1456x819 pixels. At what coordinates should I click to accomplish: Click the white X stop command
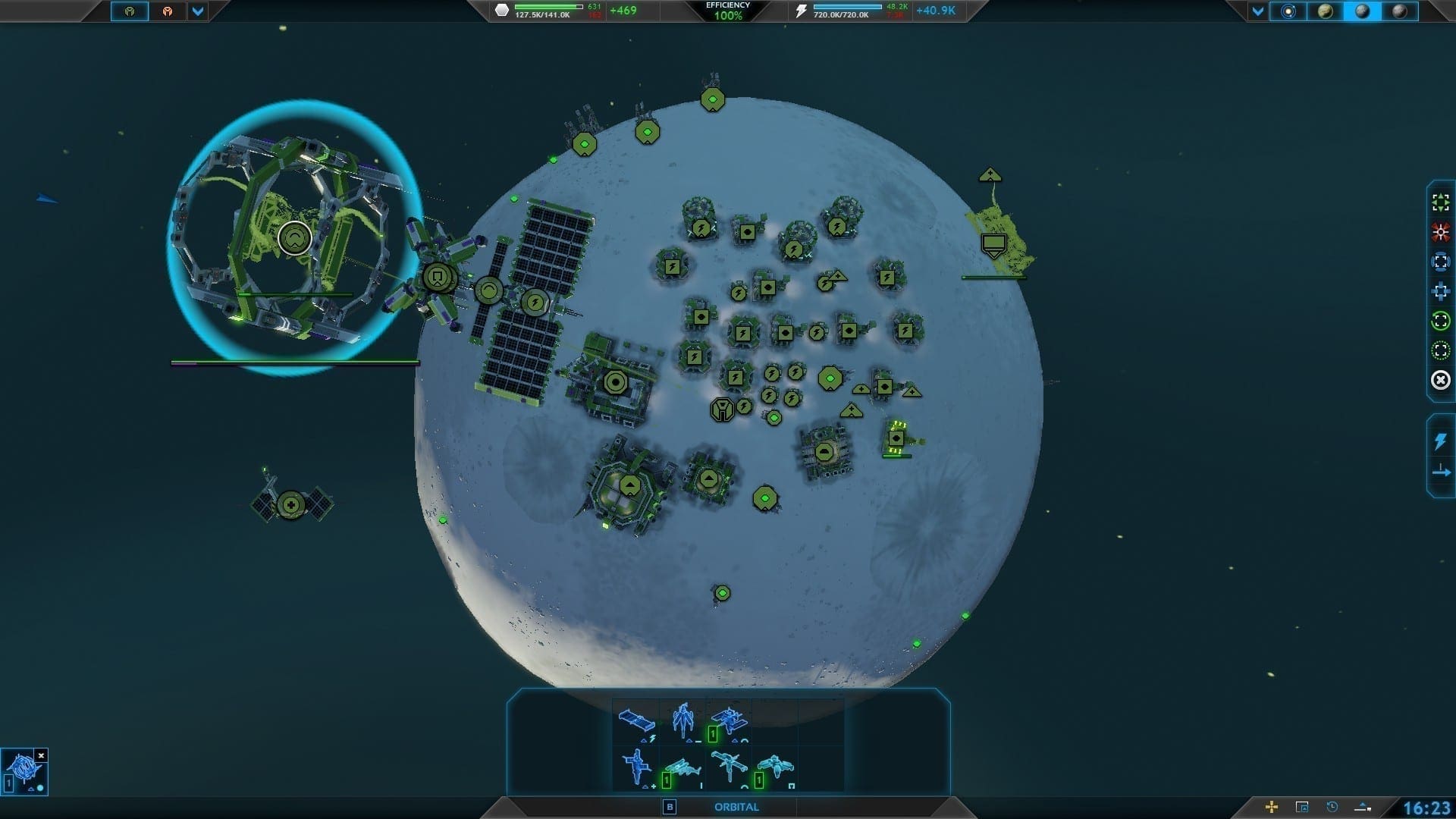[x=1440, y=380]
